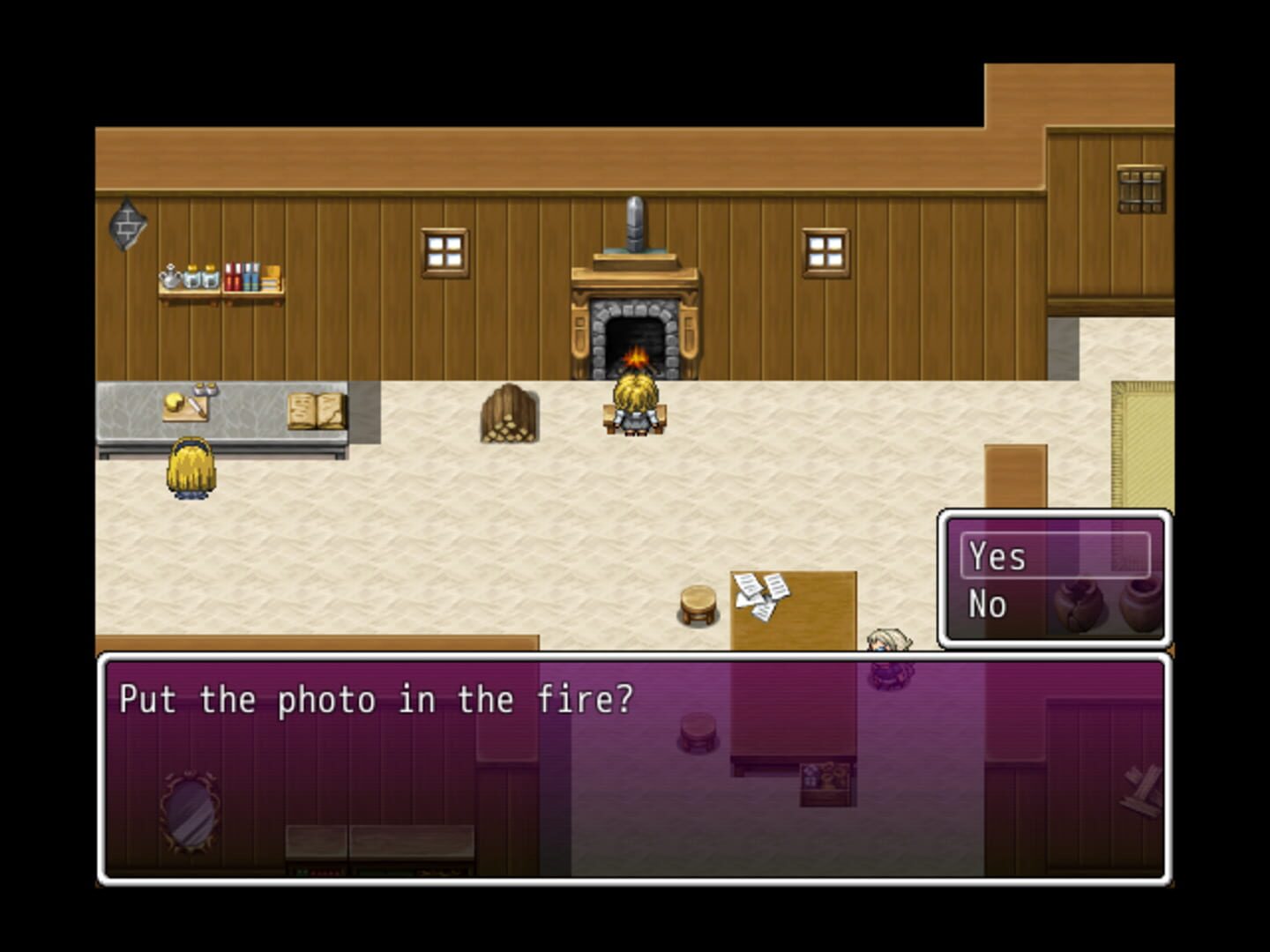Viewport: 1270px width, 952px height.
Task: Choose "No" to keep the photo
Action: click(990, 604)
